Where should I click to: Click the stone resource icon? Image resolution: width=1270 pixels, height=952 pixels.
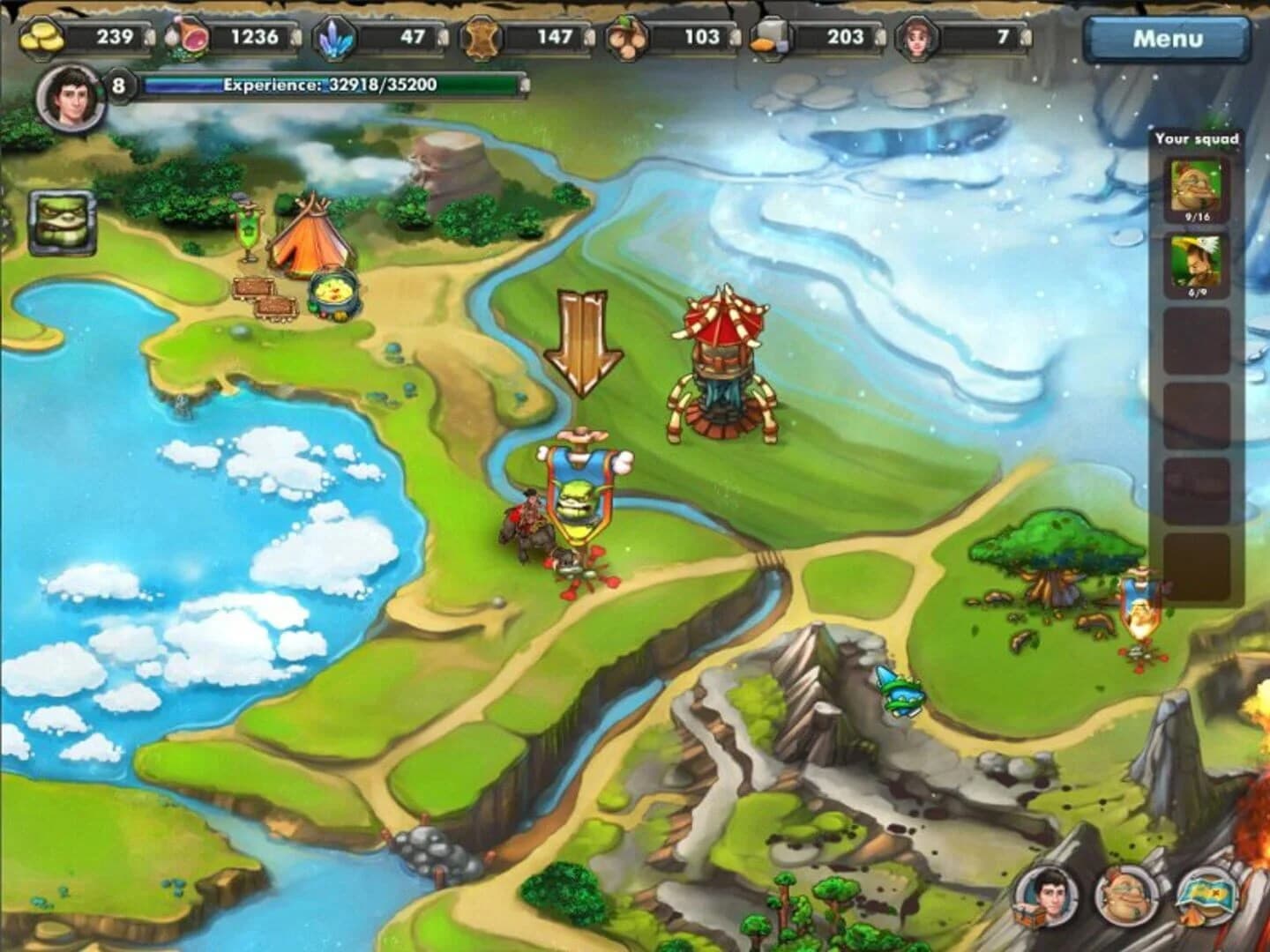[771, 37]
